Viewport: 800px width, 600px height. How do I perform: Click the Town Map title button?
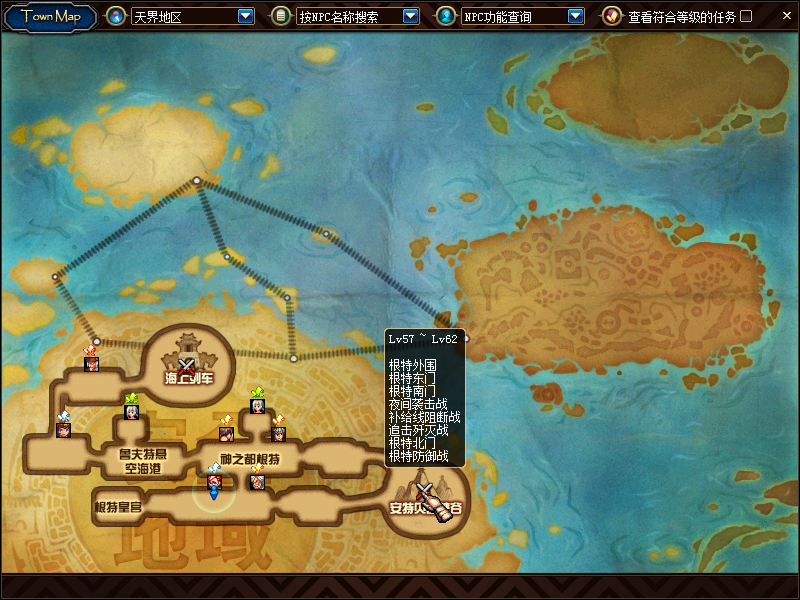(50, 16)
